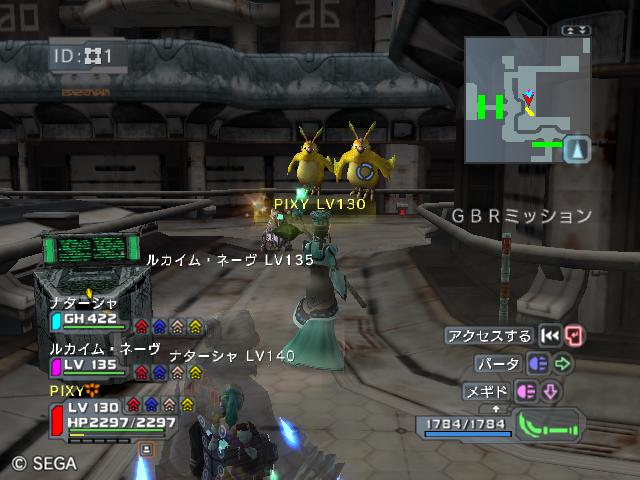
Task: Cast the メギド technique
Action: 488,391
